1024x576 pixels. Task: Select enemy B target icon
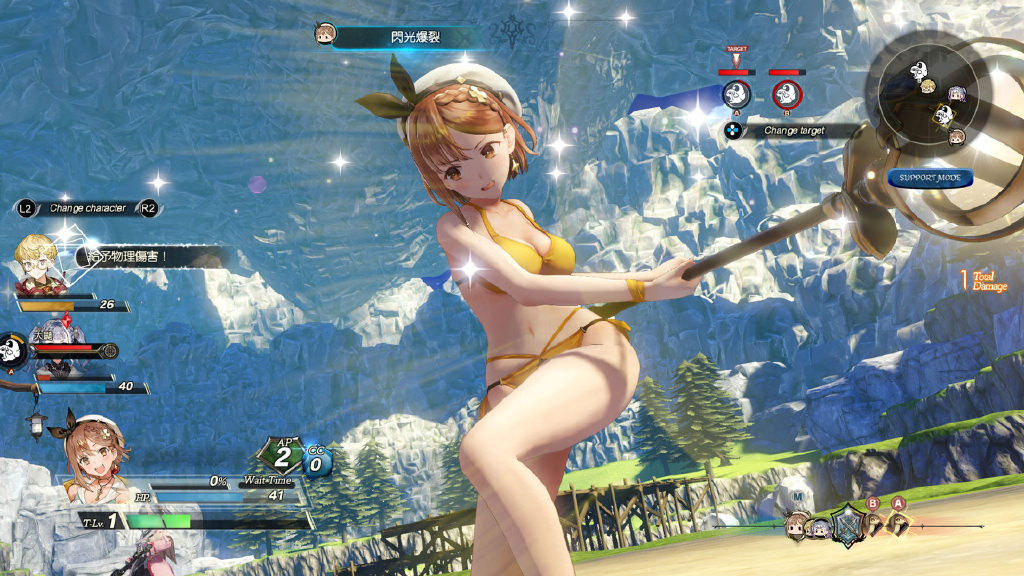[x=788, y=96]
